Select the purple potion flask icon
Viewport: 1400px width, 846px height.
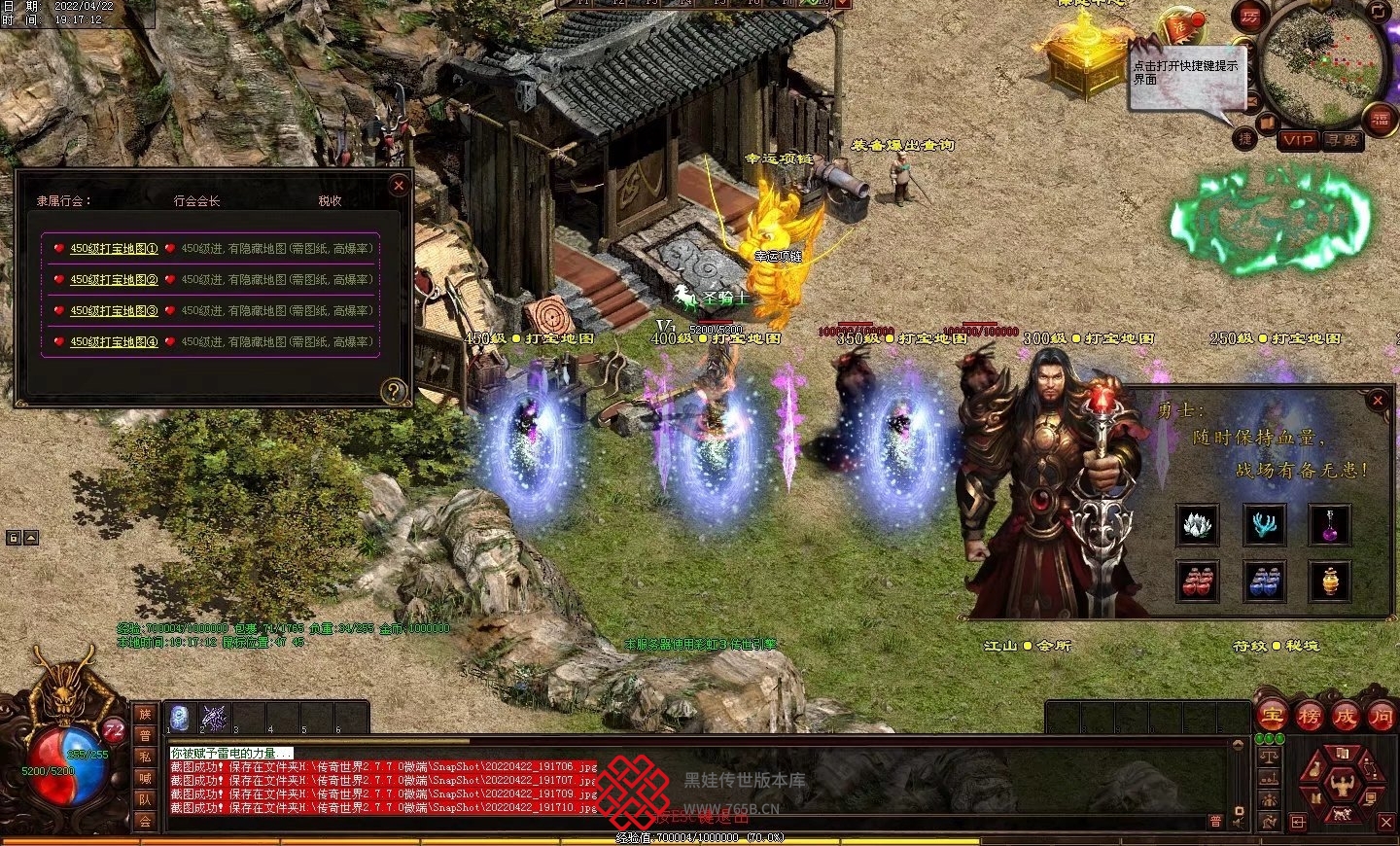coord(1329,525)
